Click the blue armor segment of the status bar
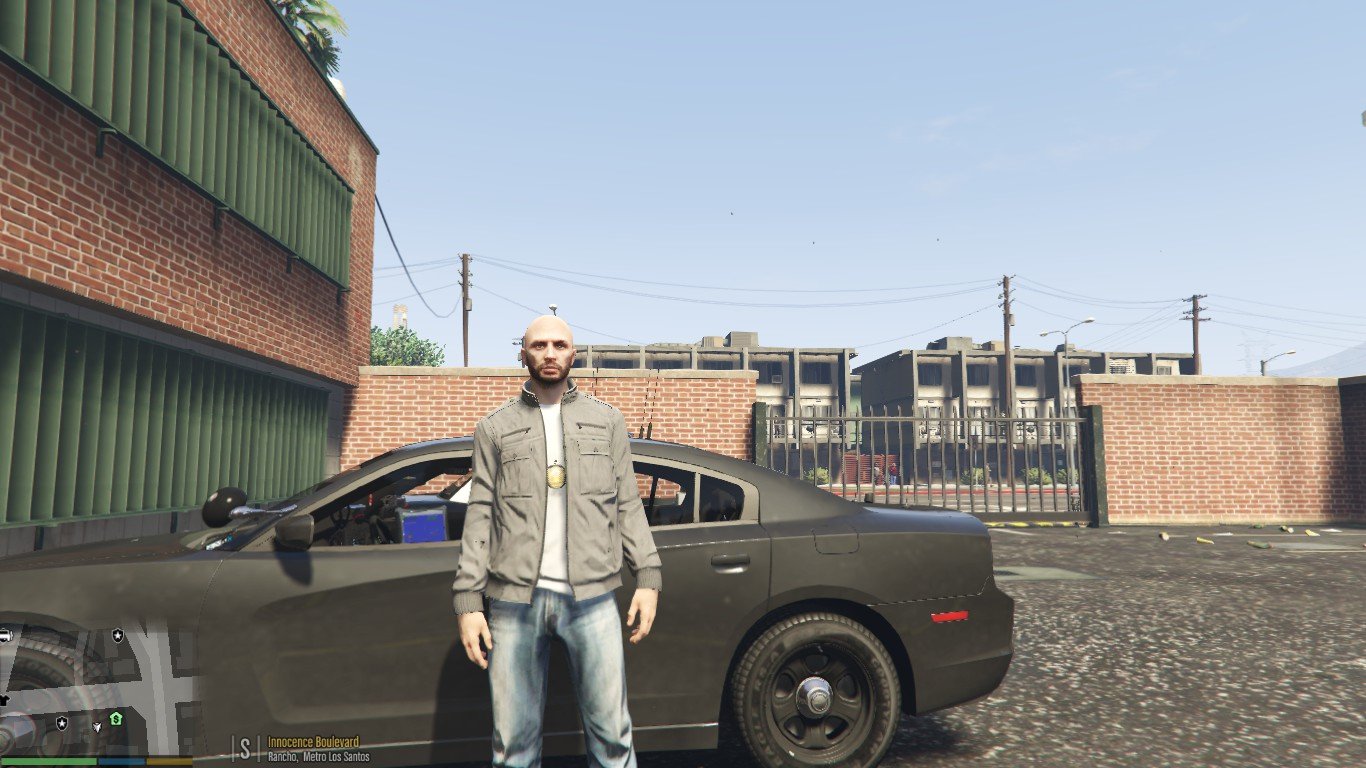The height and width of the screenshot is (768, 1366). click(120, 761)
